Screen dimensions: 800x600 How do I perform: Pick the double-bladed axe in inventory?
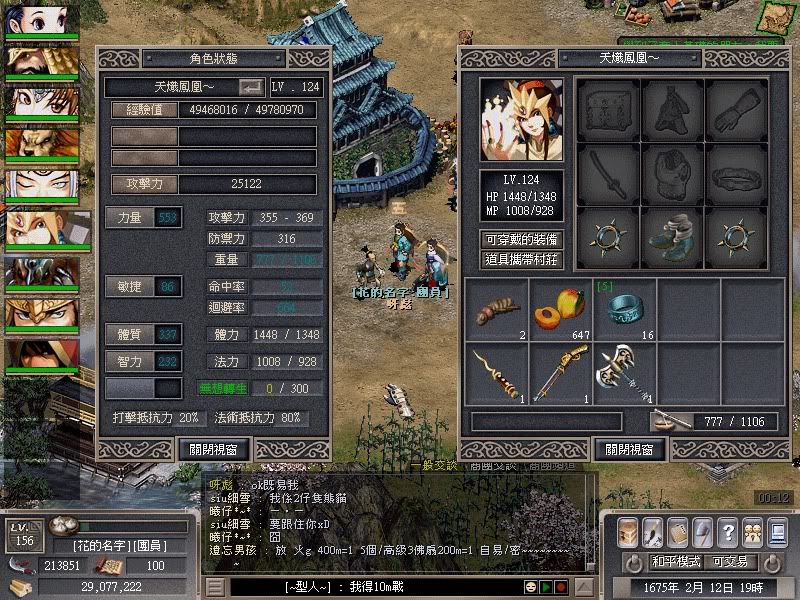(623, 372)
